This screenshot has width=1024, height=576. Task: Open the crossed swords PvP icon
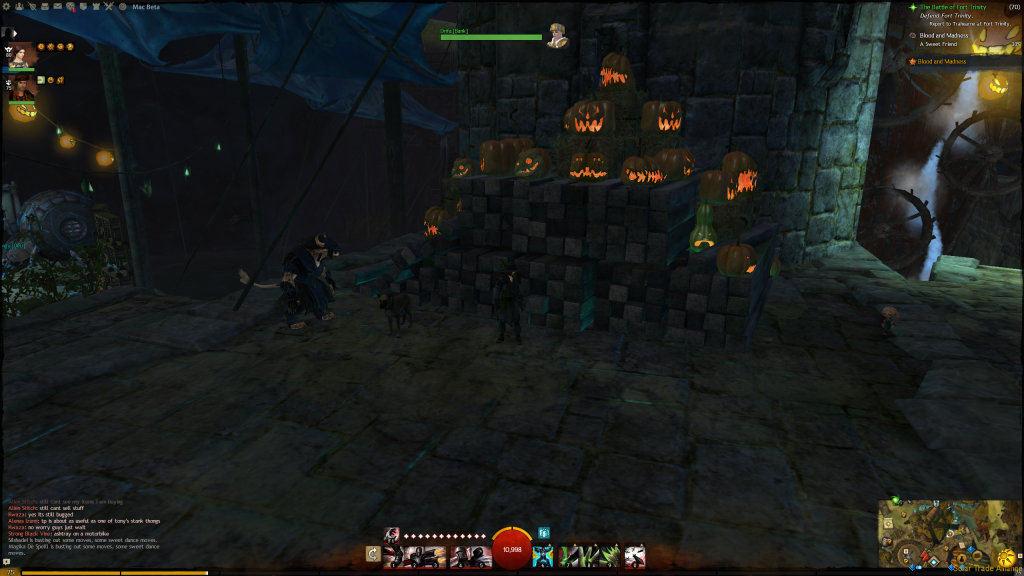[x=107, y=6]
